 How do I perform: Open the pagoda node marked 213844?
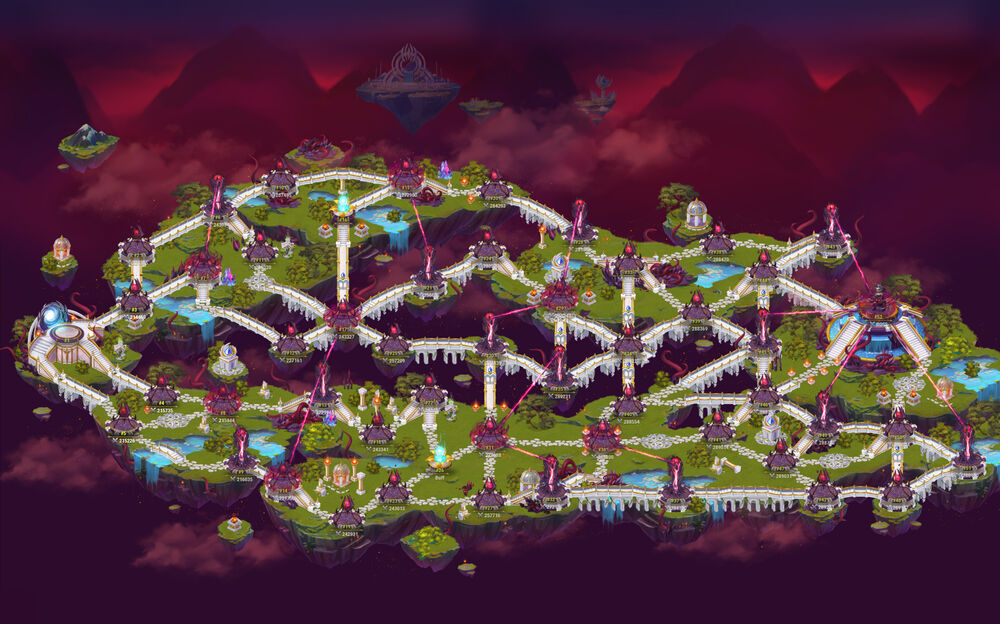coord(221,401)
